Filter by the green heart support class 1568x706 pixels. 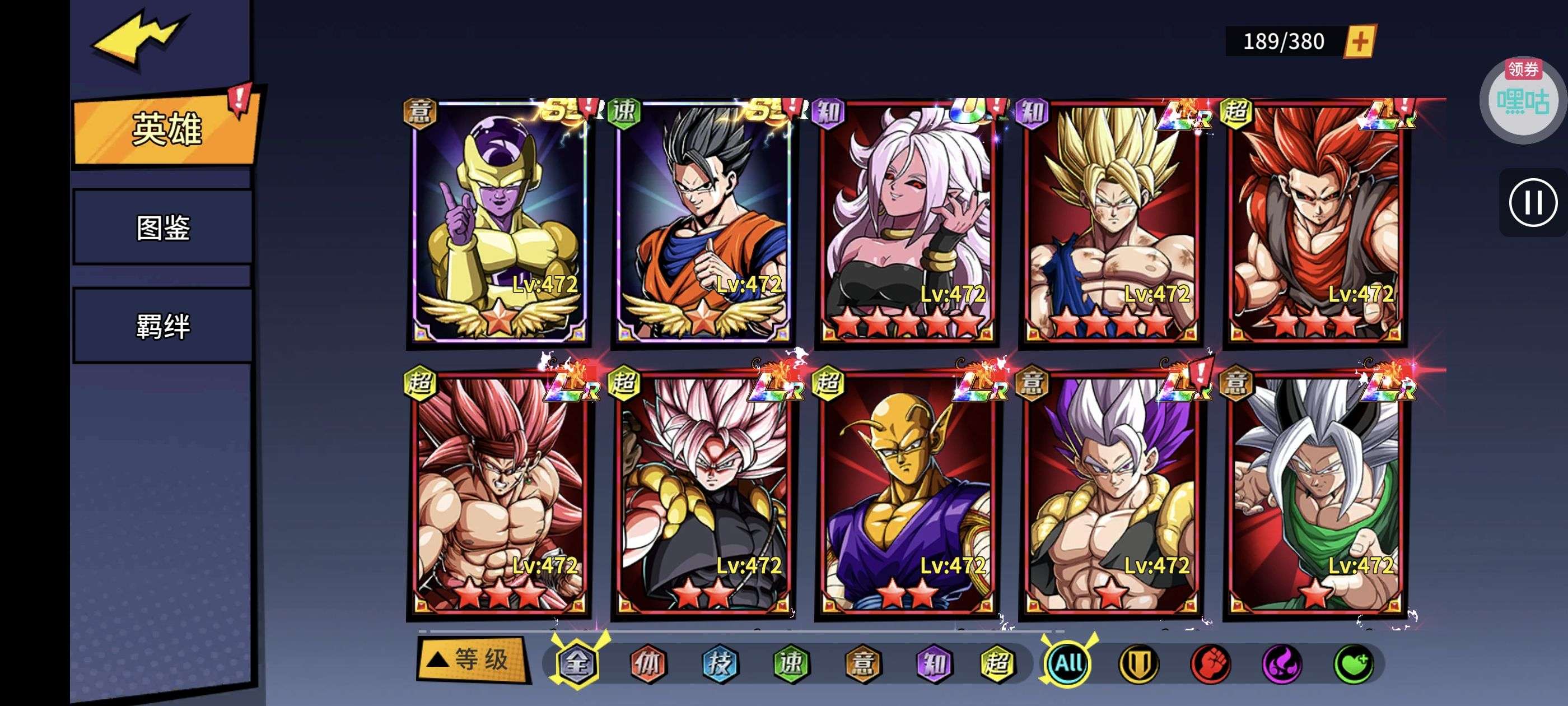(1353, 663)
